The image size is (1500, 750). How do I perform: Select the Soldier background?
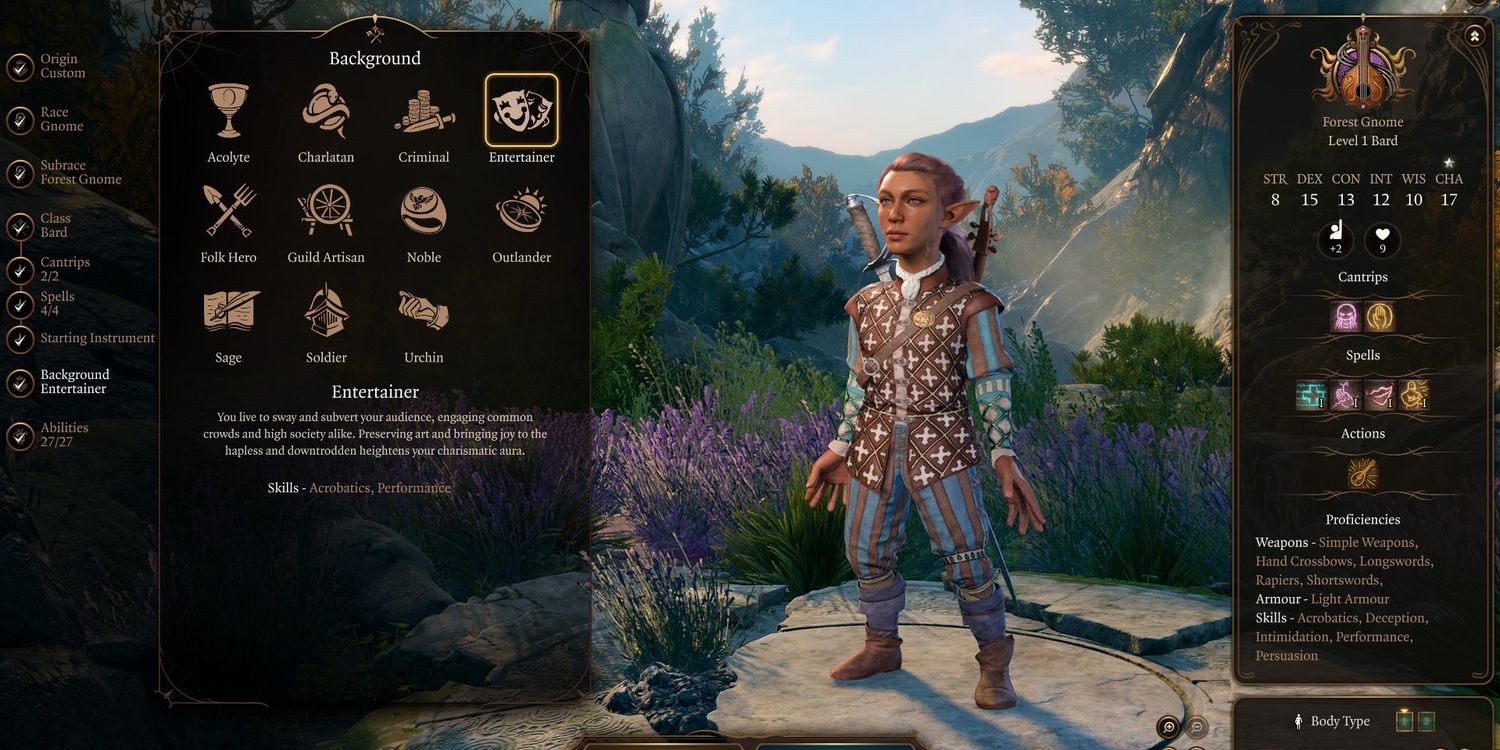pyautogui.click(x=326, y=311)
